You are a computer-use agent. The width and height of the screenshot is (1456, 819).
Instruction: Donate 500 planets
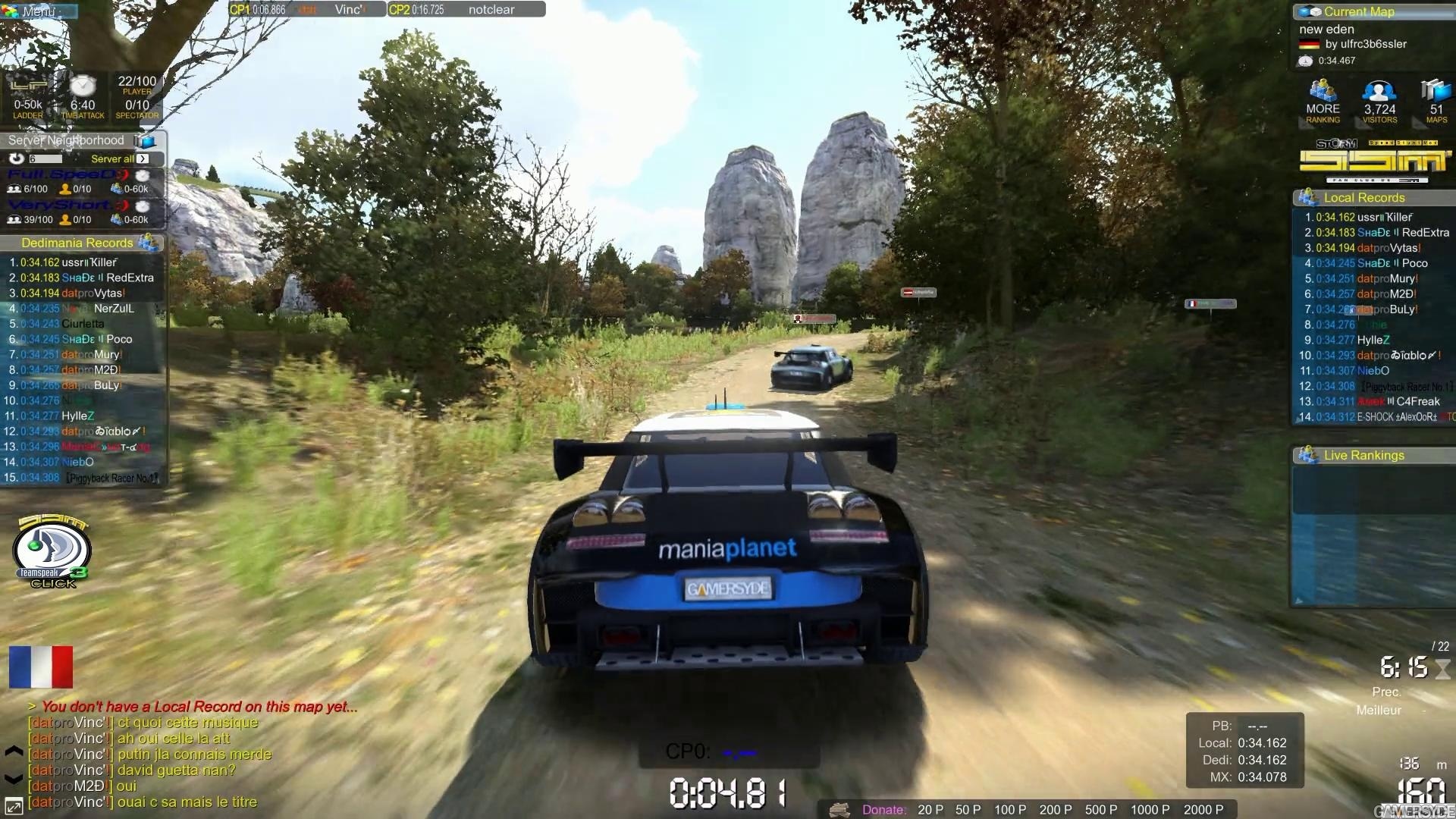[1100, 810]
